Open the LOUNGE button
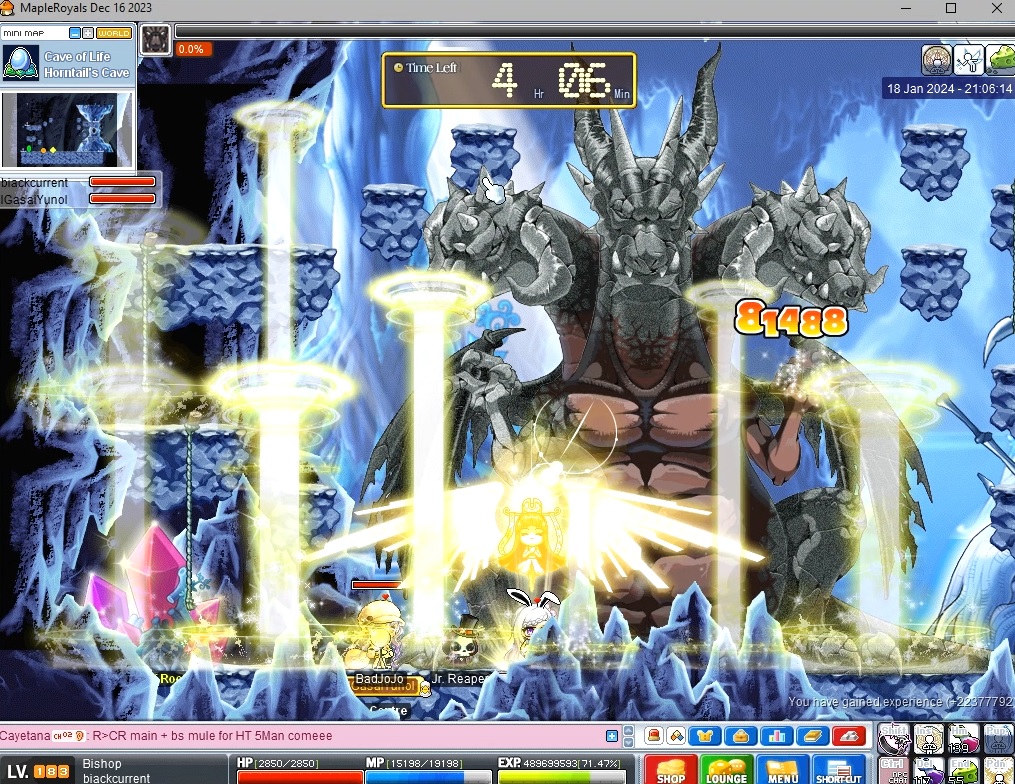This screenshot has height=784, width=1015. (x=726, y=770)
